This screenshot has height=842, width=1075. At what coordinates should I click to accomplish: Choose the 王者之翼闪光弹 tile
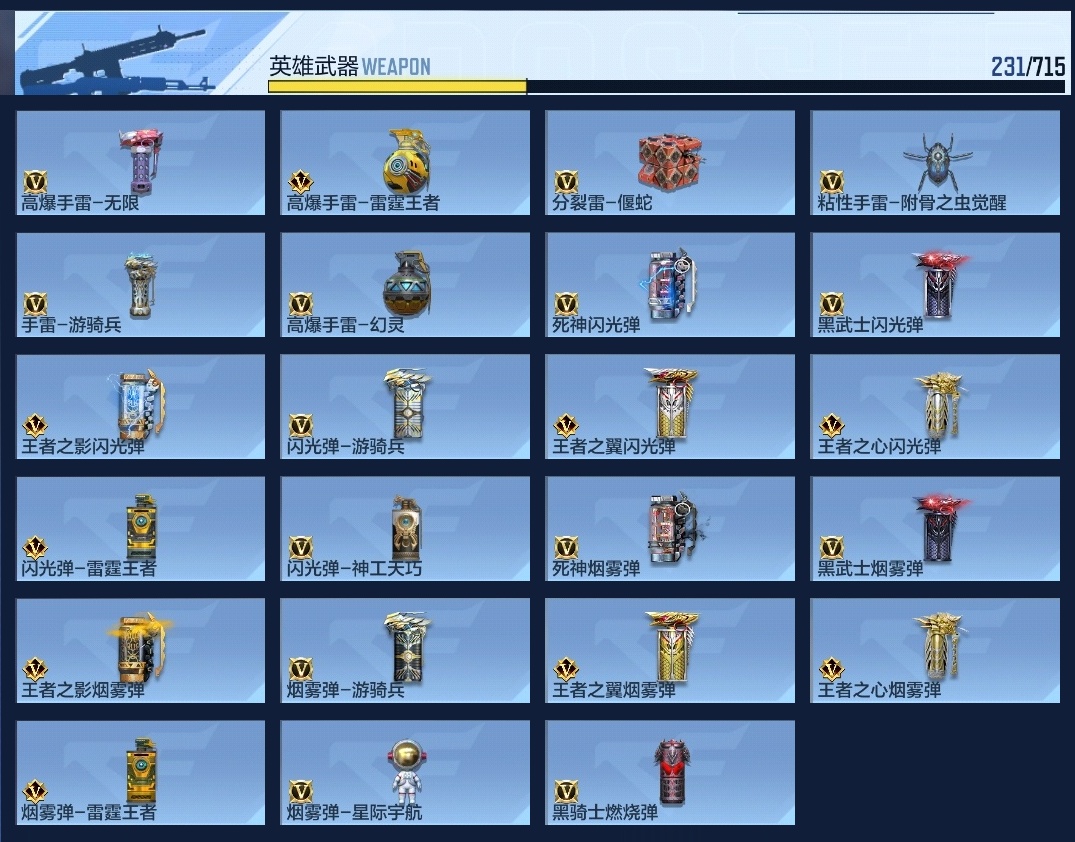(x=670, y=407)
